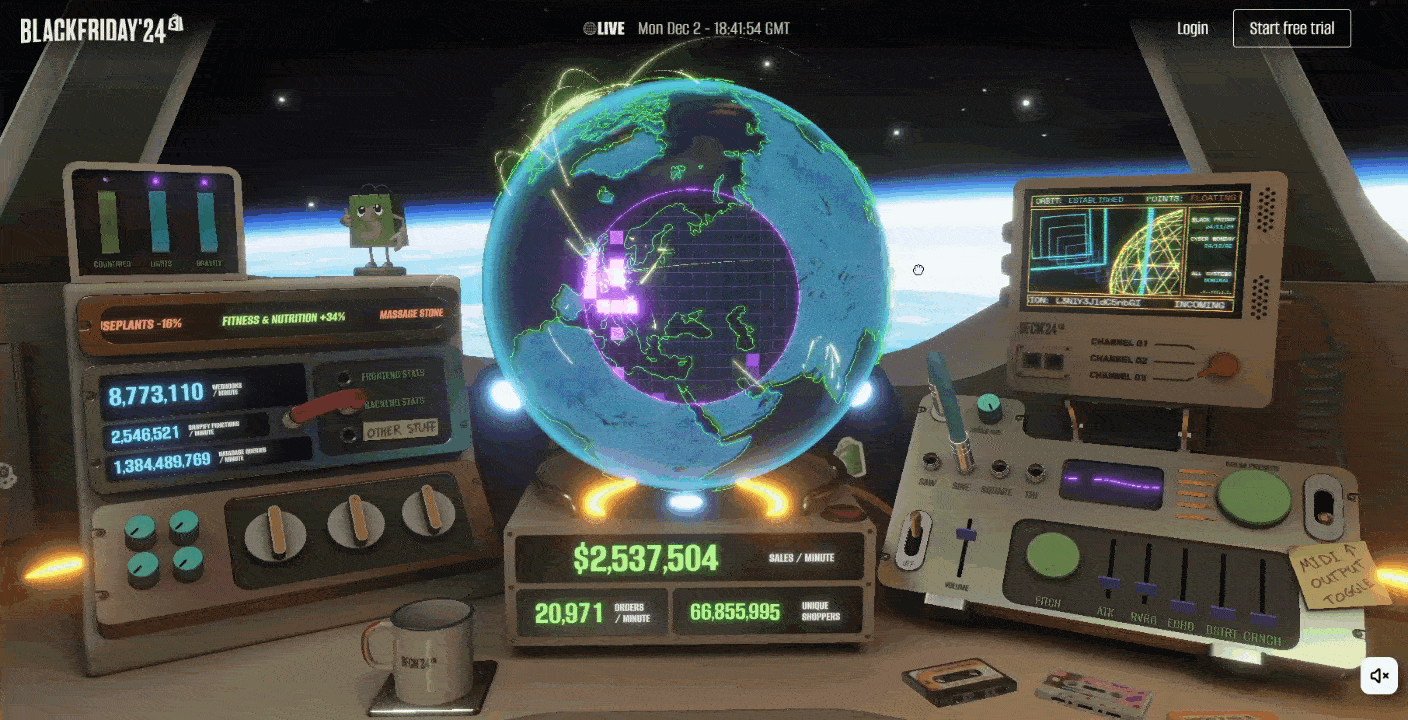The width and height of the screenshot is (1408, 720).
Task: Hit the green Pitch pad on the synth
Action: [x=1053, y=555]
